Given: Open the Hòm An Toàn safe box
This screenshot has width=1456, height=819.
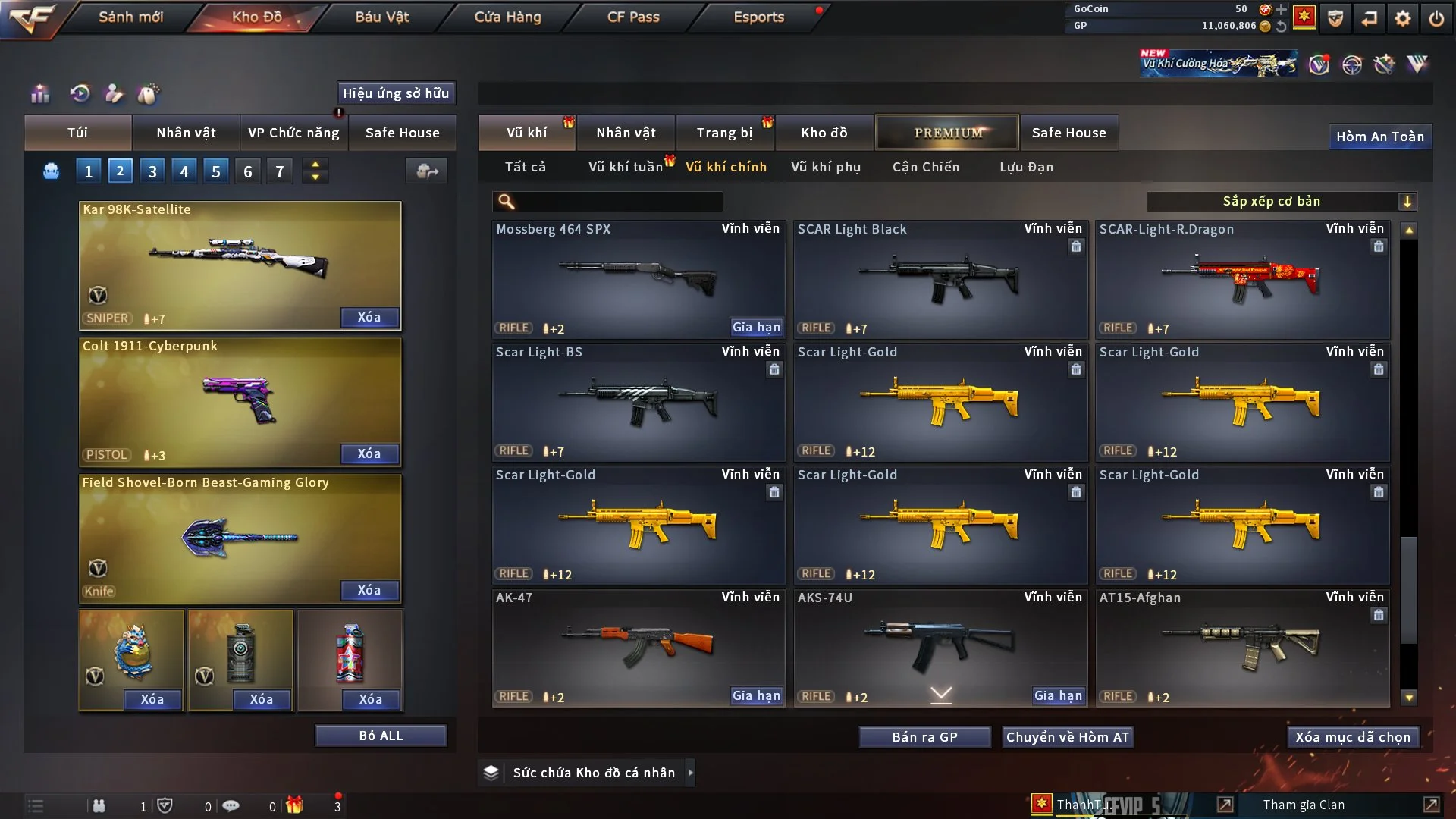Looking at the screenshot, I should pyautogui.click(x=1379, y=136).
